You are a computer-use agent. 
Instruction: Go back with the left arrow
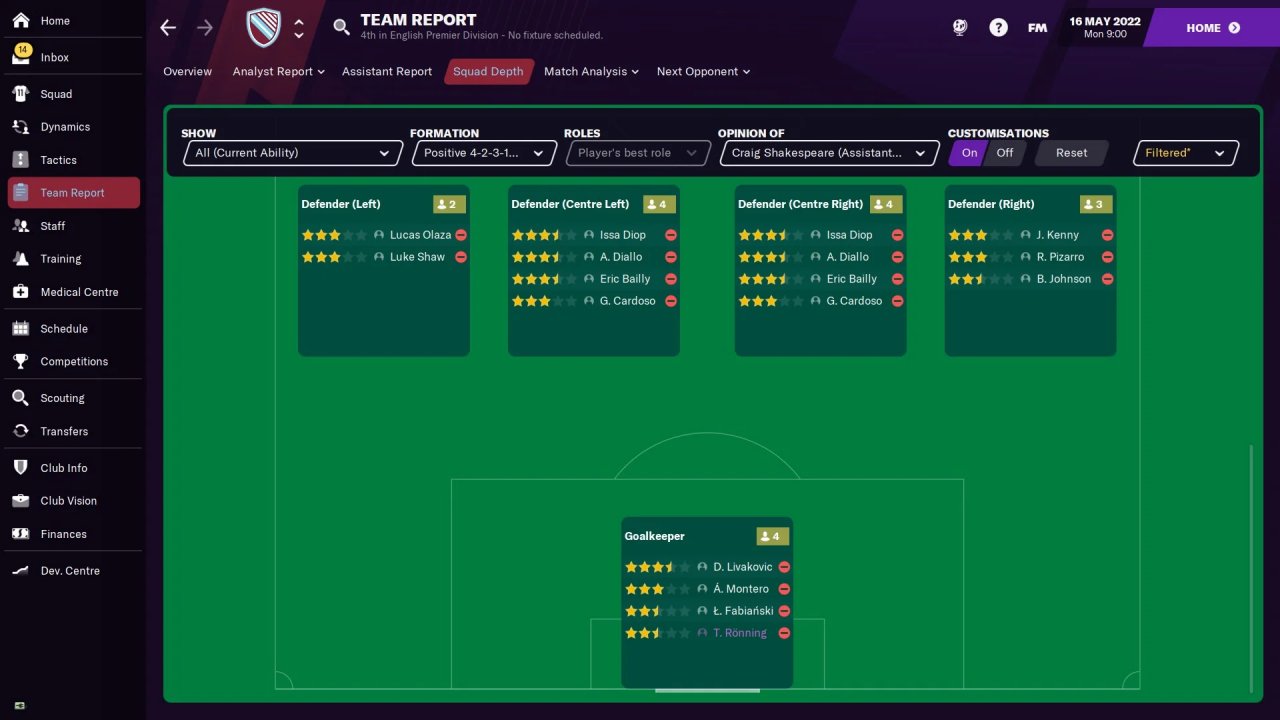coord(168,28)
